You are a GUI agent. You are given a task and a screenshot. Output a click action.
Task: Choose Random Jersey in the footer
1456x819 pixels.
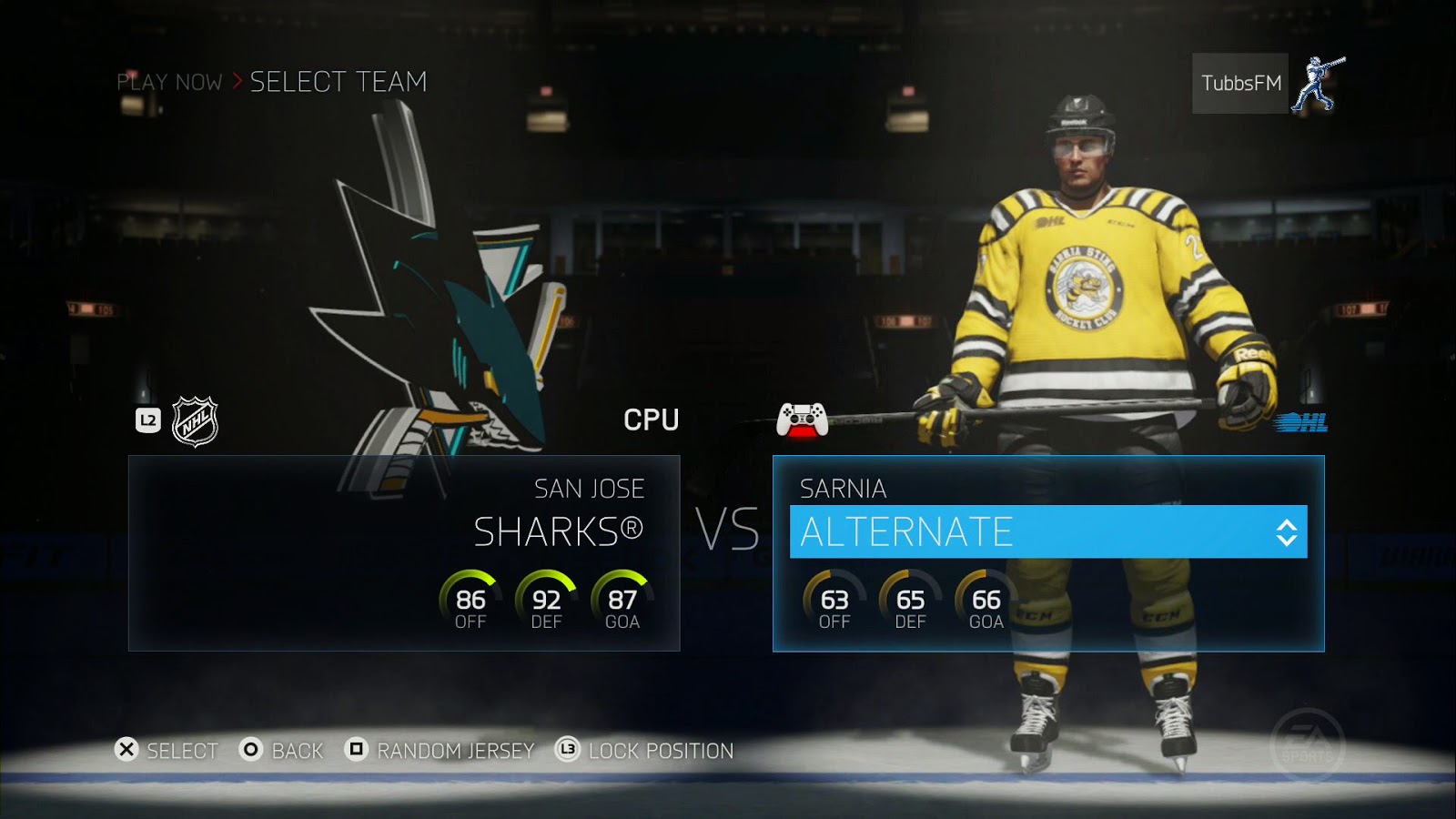coord(440,751)
